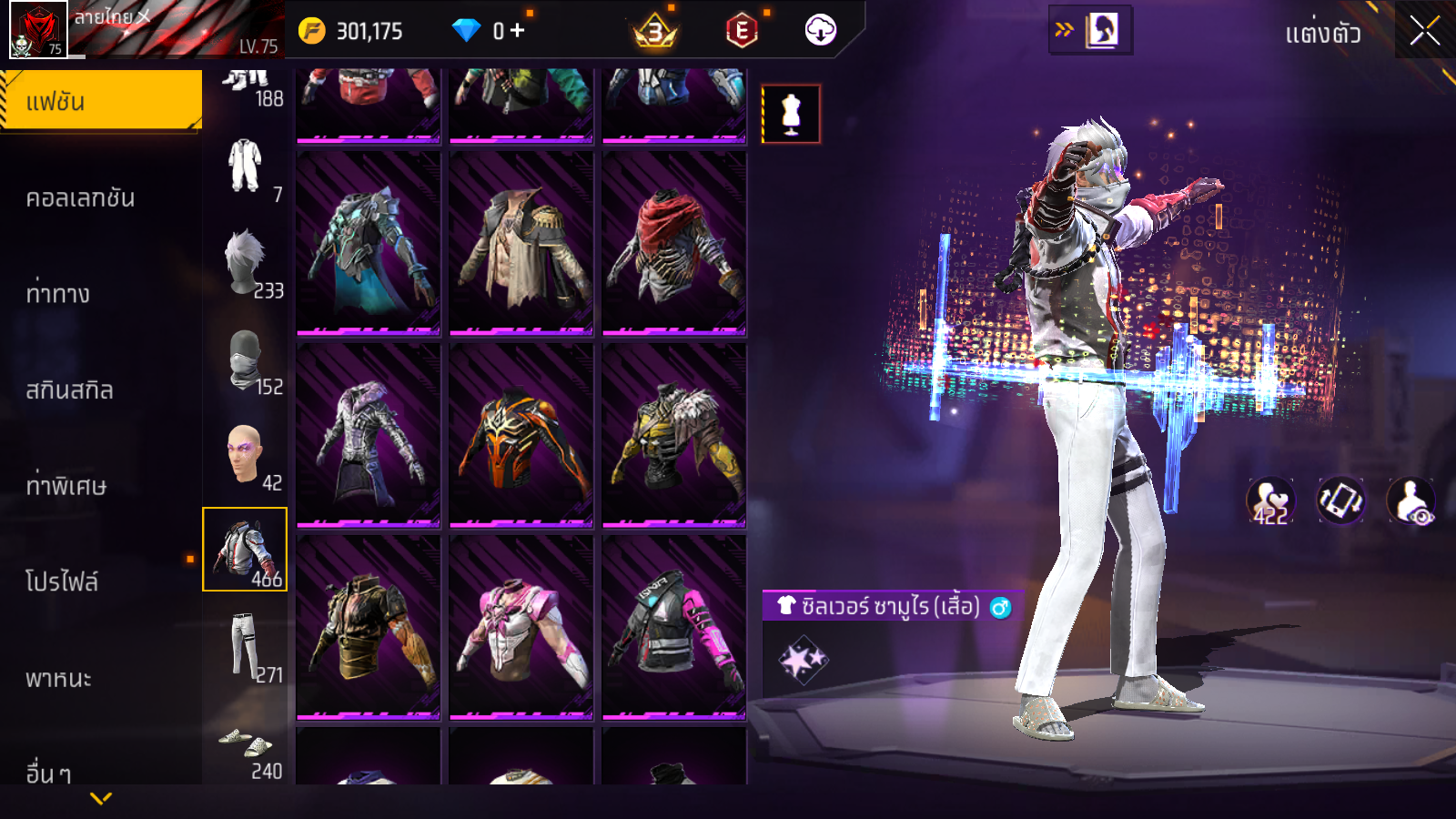Open the cloud download icon

[x=820, y=31]
